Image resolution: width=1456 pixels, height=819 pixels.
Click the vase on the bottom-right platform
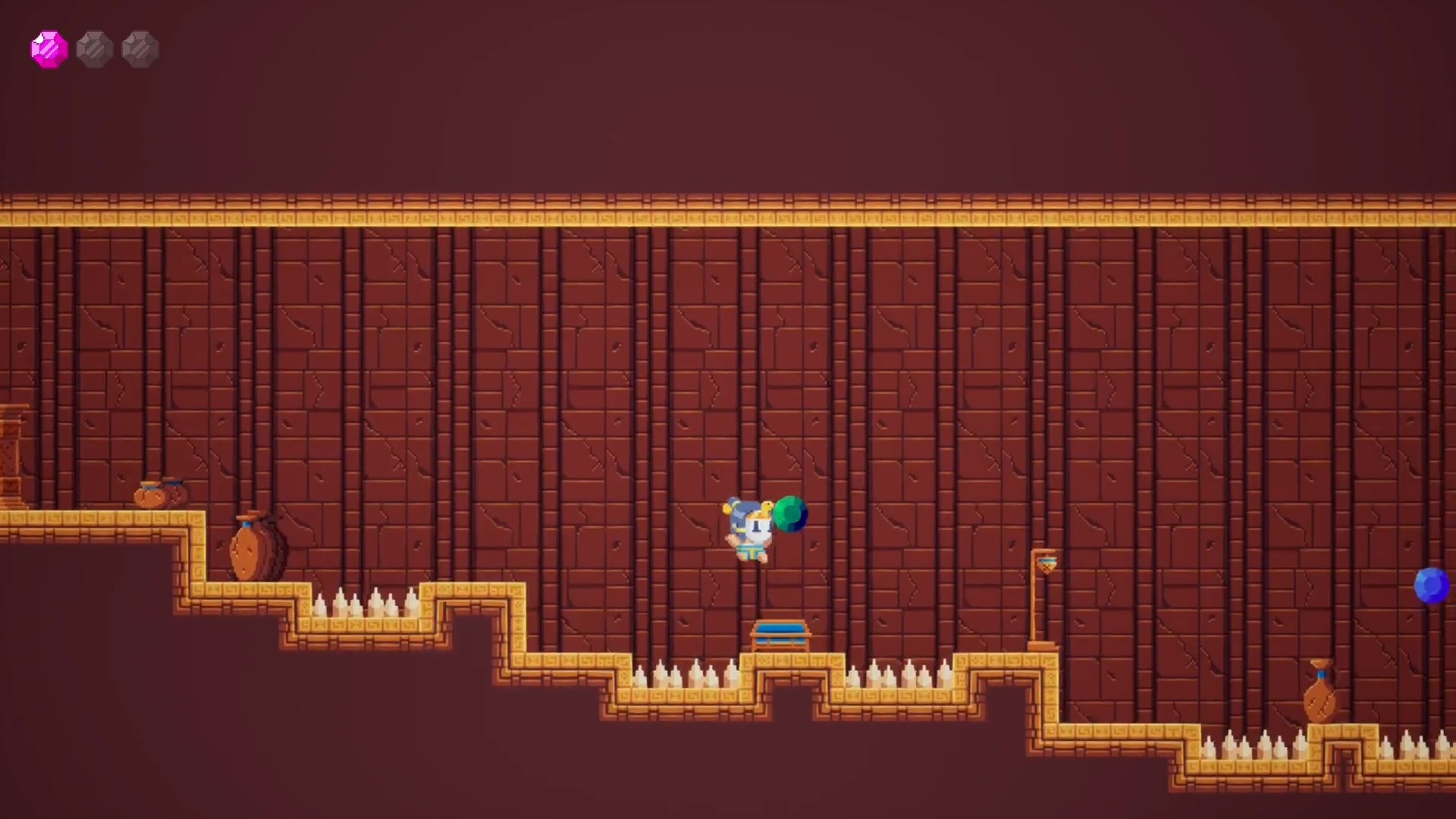tap(1321, 694)
